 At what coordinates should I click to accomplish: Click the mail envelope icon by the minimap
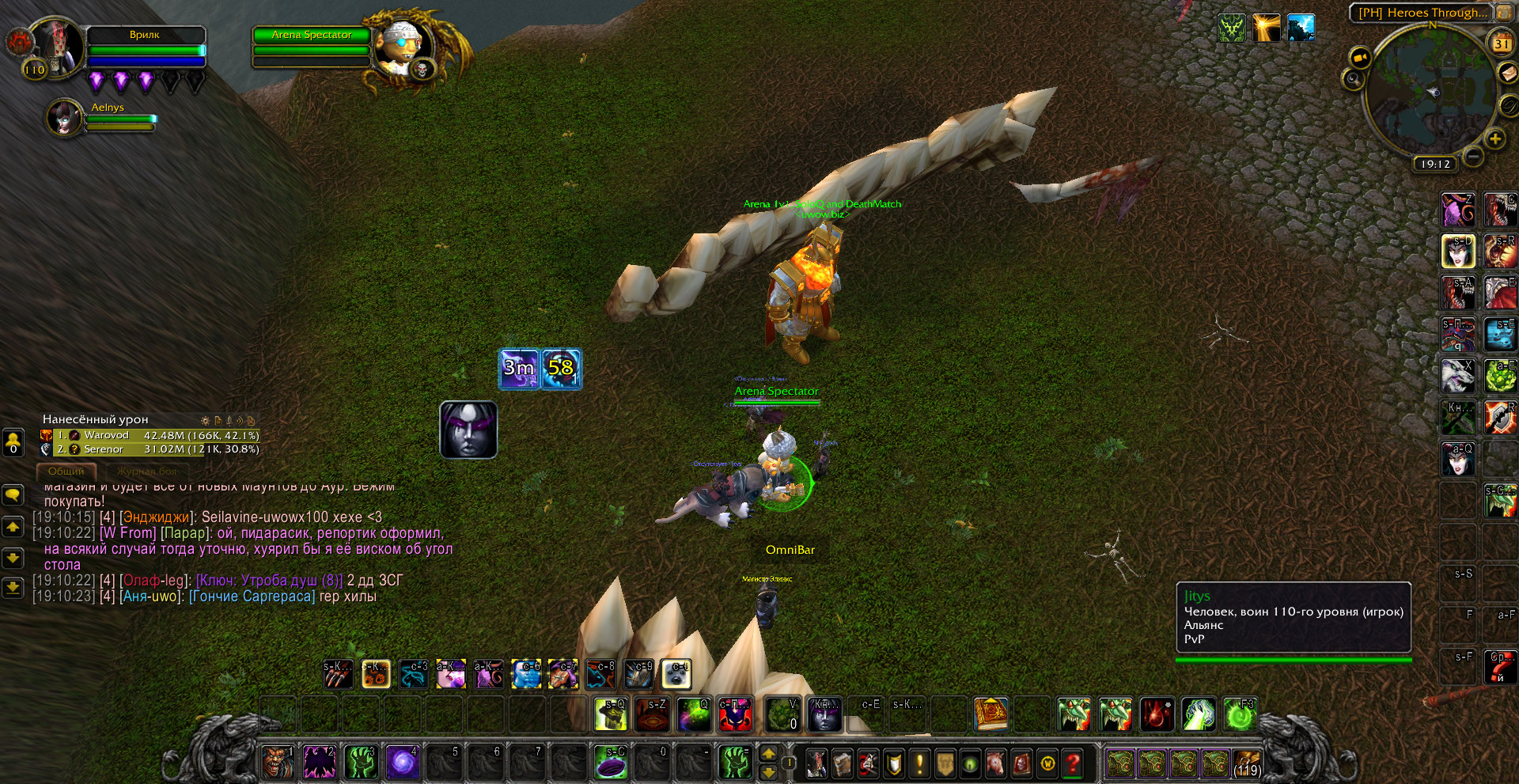coord(1509,73)
